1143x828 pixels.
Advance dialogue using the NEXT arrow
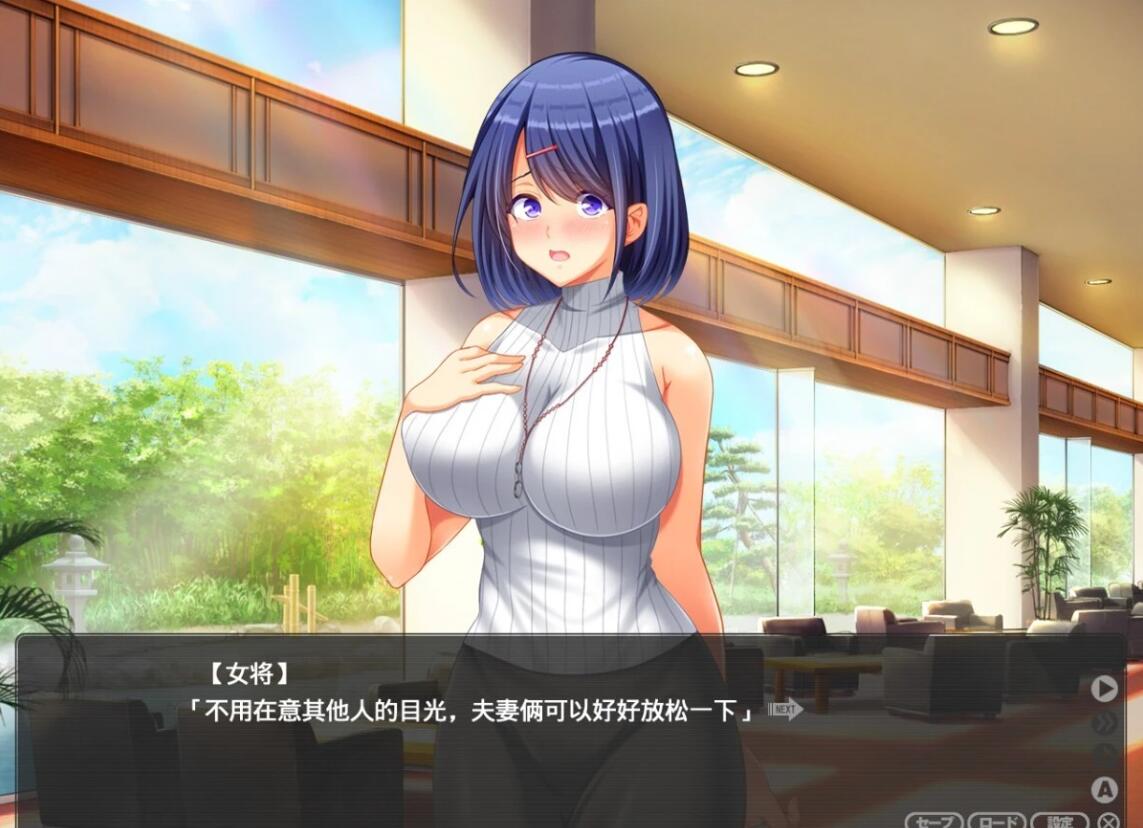[786, 710]
